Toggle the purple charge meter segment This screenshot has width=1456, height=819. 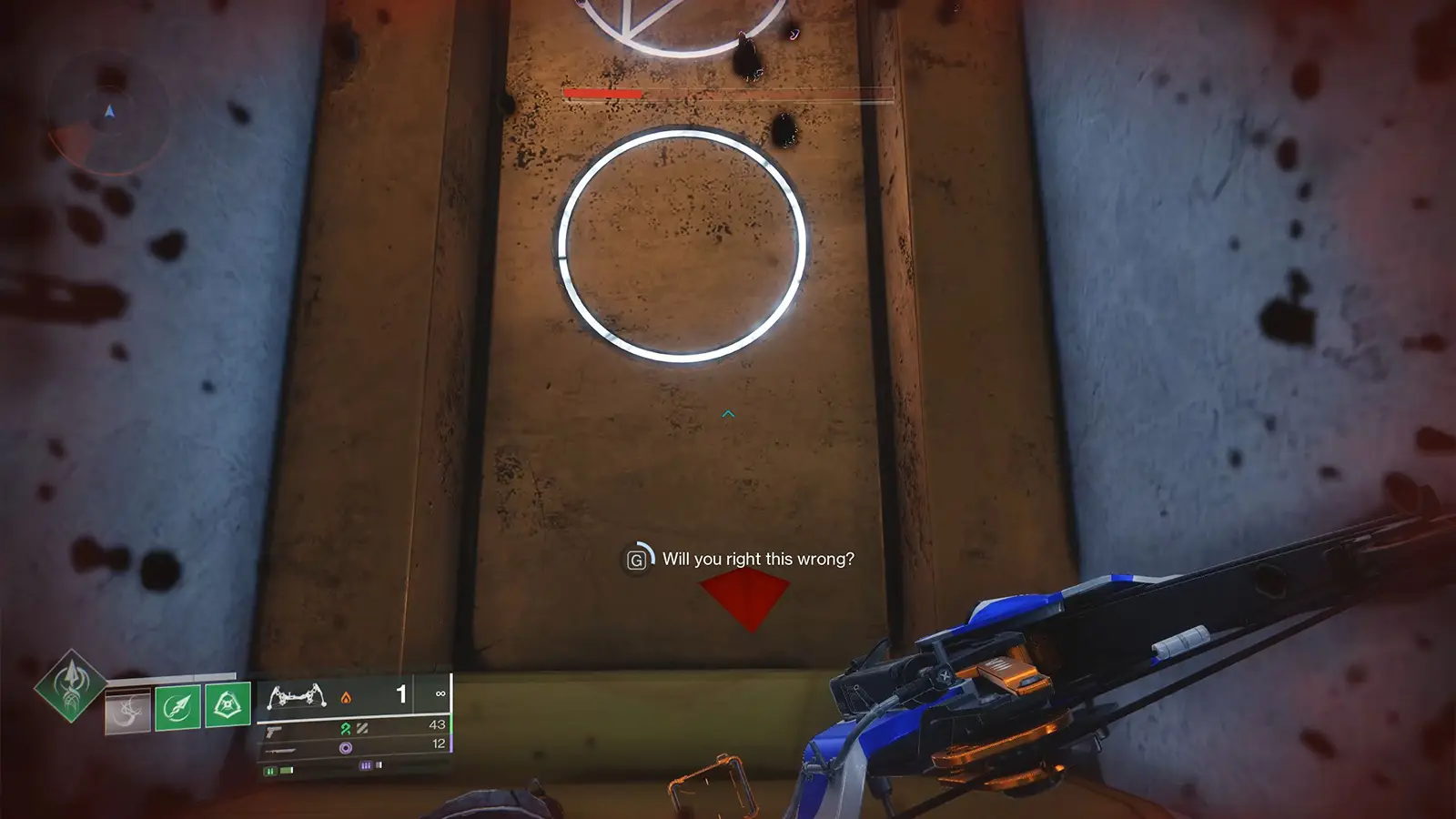[366, 766]
